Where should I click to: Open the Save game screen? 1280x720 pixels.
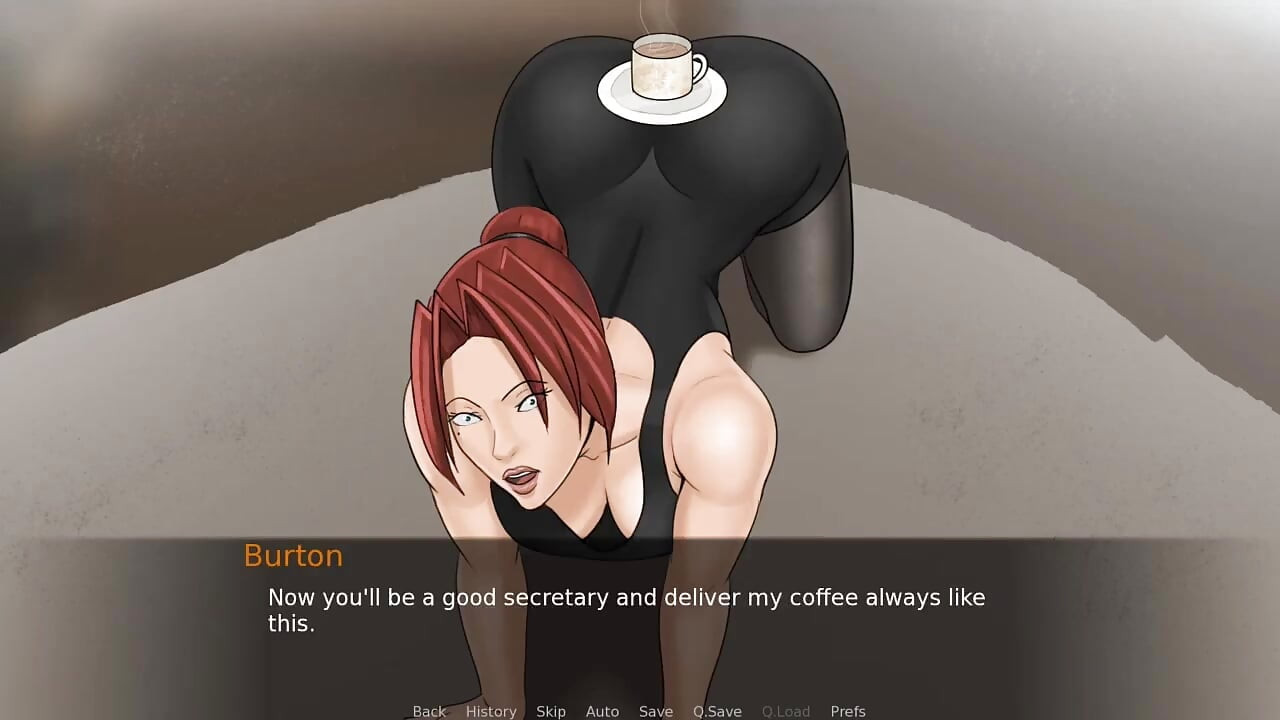[656, 711]
